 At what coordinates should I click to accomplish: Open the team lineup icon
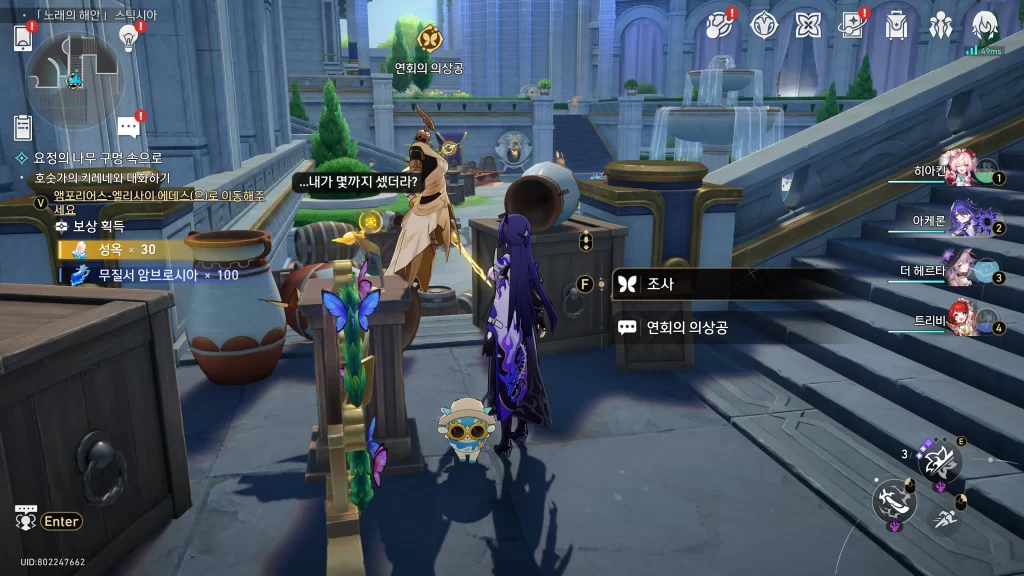941,25
